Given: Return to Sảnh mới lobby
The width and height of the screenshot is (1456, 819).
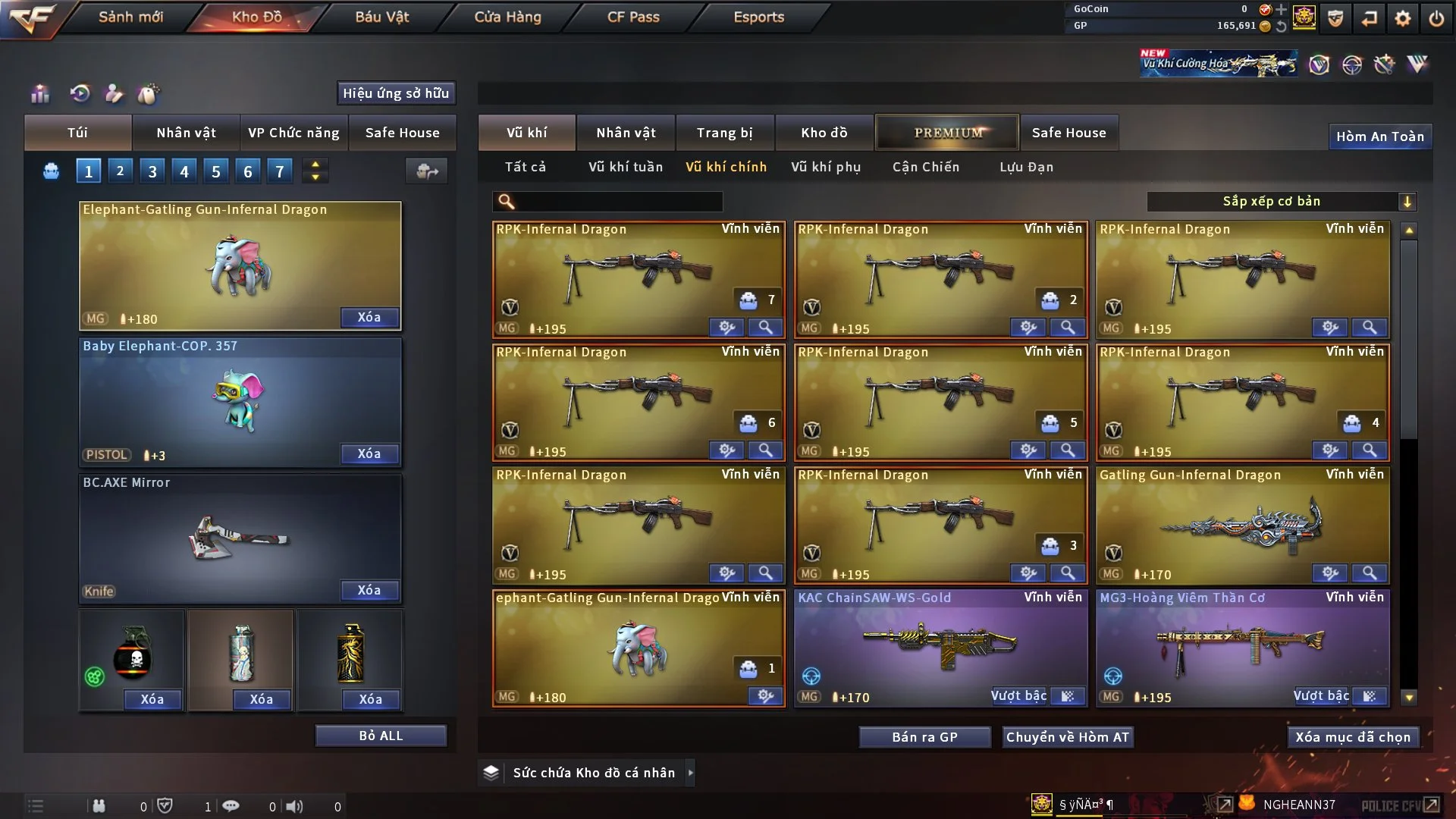Looking at the screenshot, I should point(130,17).
